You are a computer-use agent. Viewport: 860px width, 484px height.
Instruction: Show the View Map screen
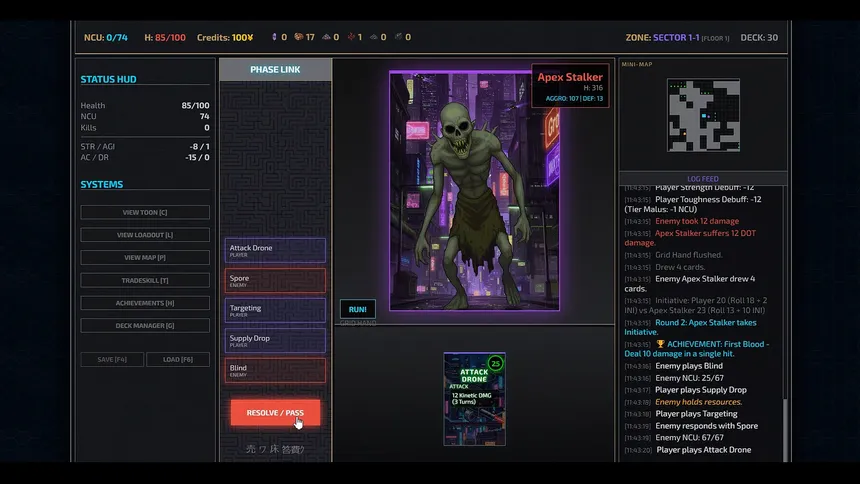(x=145, y=258)
